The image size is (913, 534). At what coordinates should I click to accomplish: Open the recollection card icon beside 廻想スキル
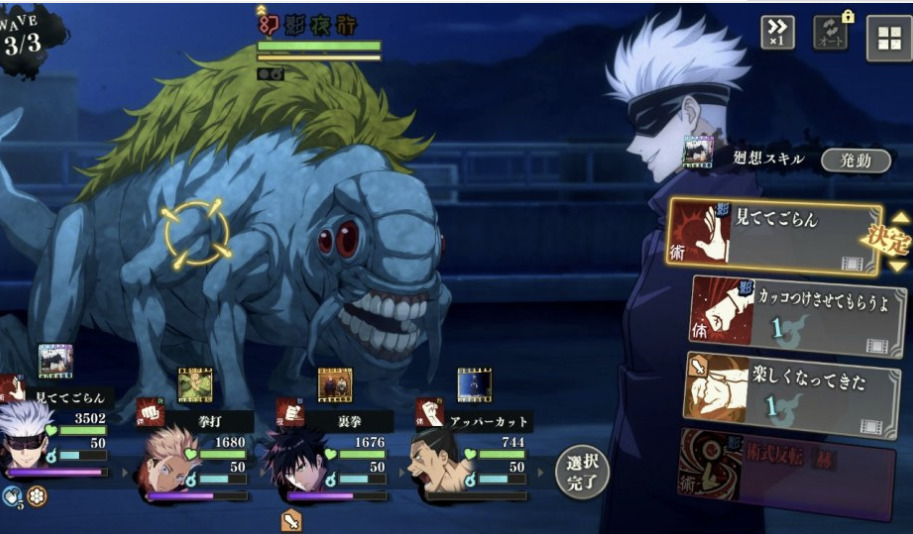(x=697, y=151)
